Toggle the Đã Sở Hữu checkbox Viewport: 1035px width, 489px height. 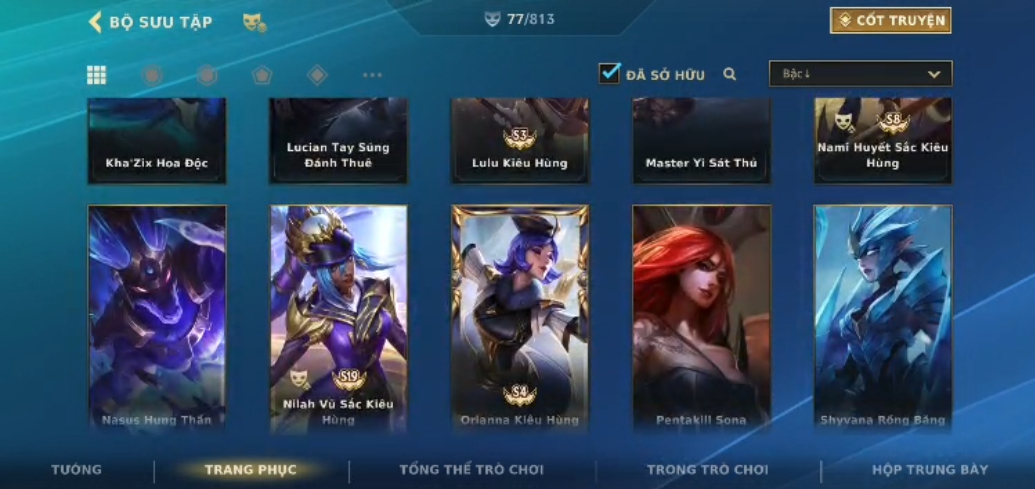pos(609,73)
